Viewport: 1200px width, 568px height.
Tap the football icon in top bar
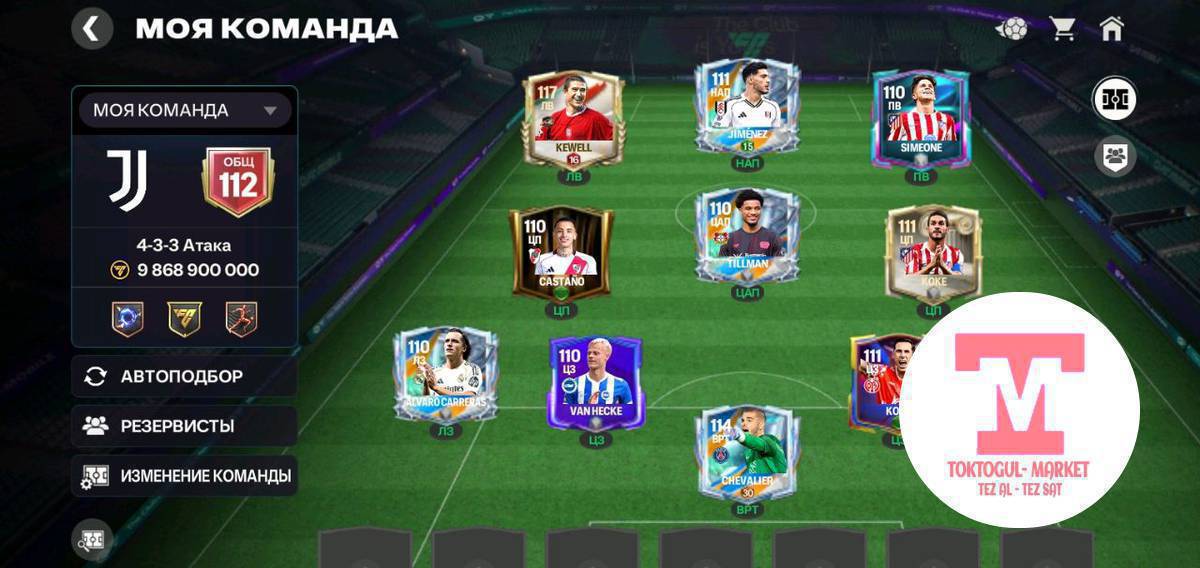click(x=1012, y=28)
